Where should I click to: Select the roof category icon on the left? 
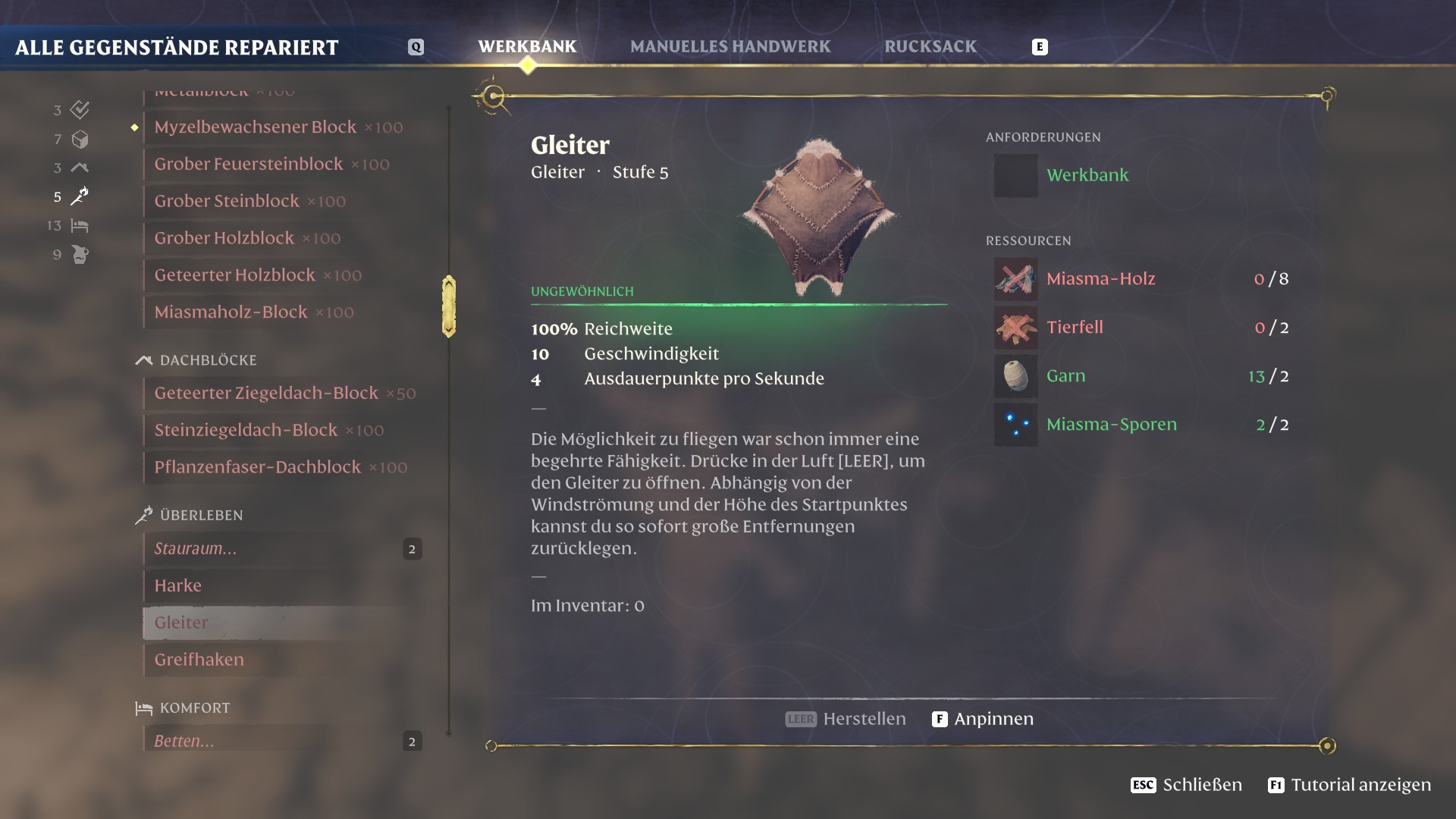click(79, 168)
